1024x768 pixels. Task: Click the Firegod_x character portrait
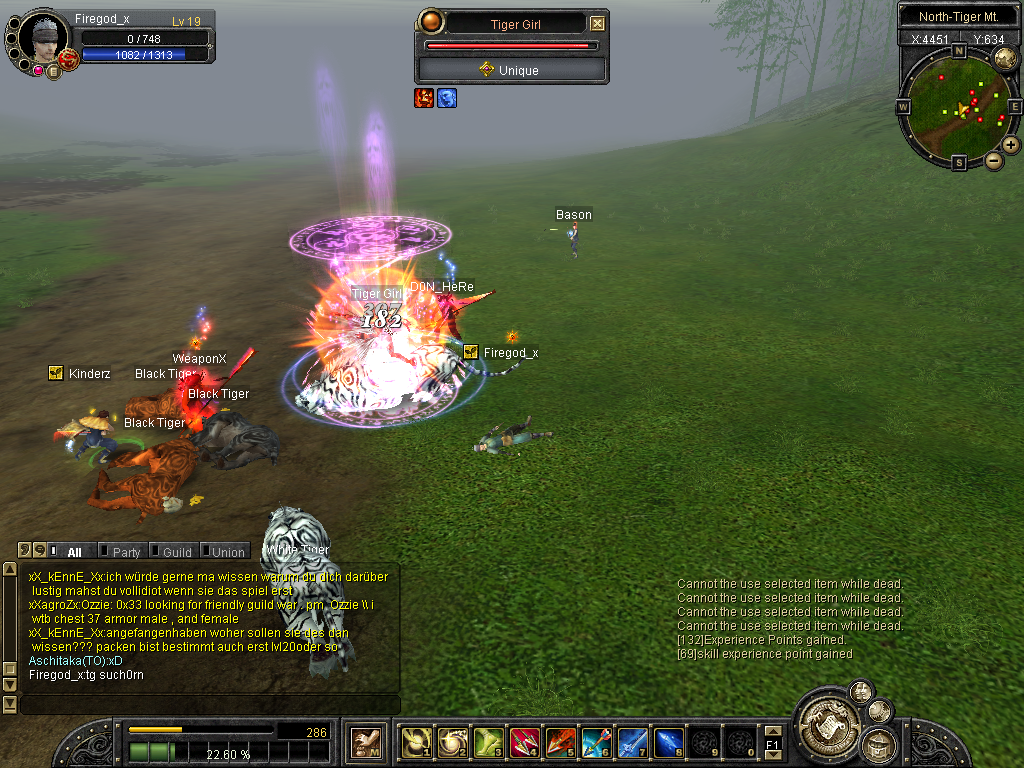[x=42, y=38]
